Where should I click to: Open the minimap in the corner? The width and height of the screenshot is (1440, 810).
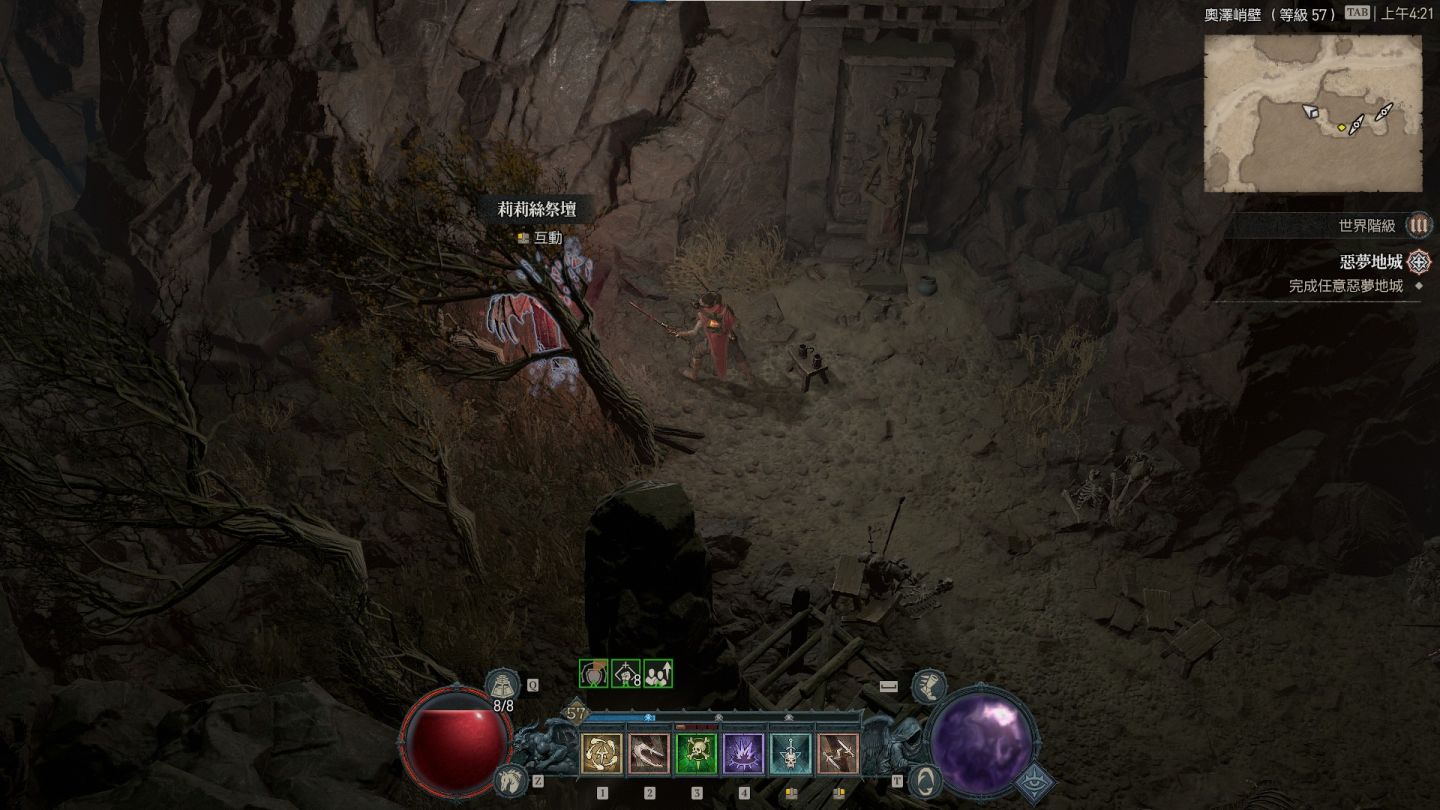(x=1312, y=113)
